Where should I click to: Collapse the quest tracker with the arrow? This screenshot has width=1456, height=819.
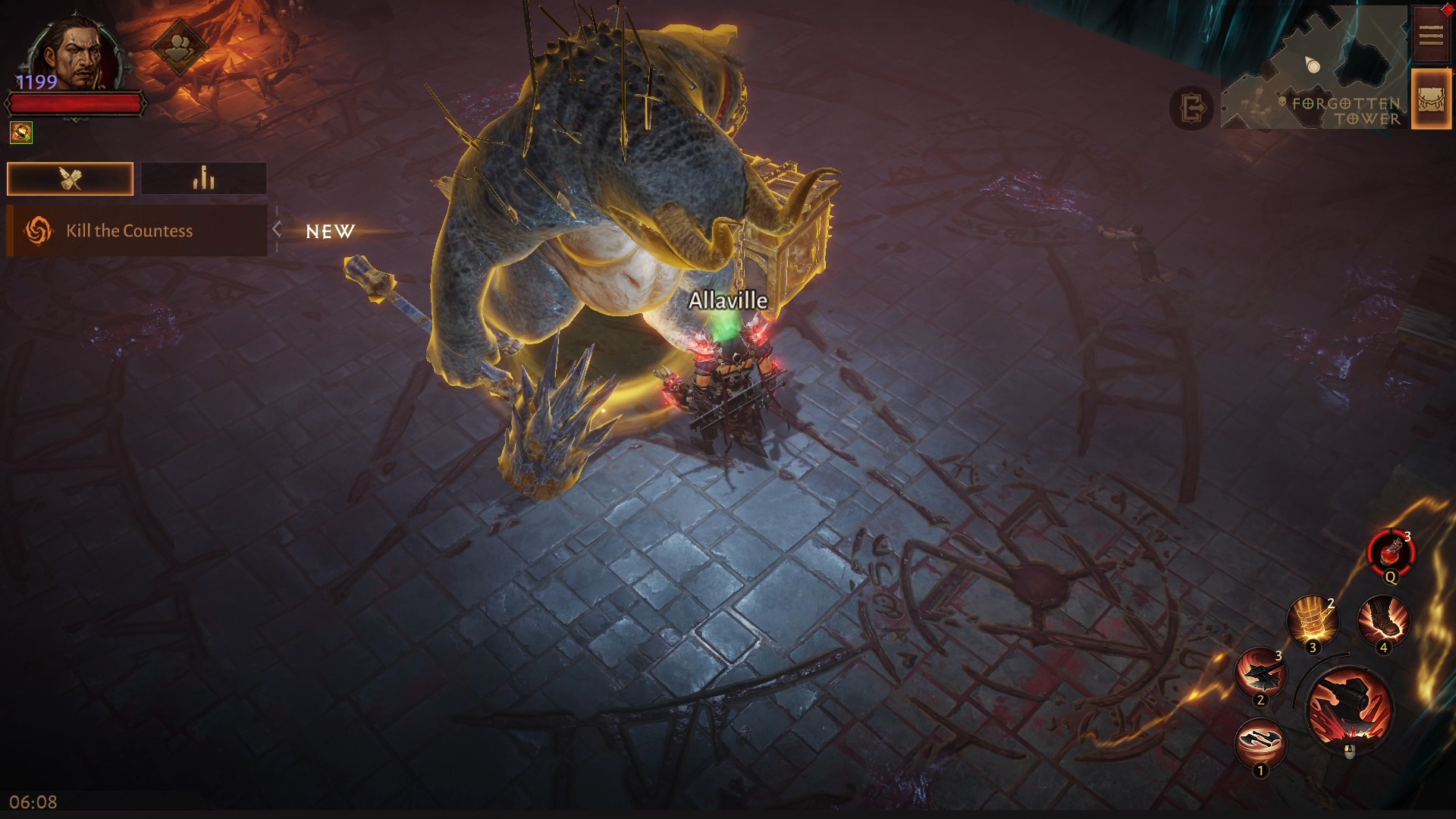278,230
